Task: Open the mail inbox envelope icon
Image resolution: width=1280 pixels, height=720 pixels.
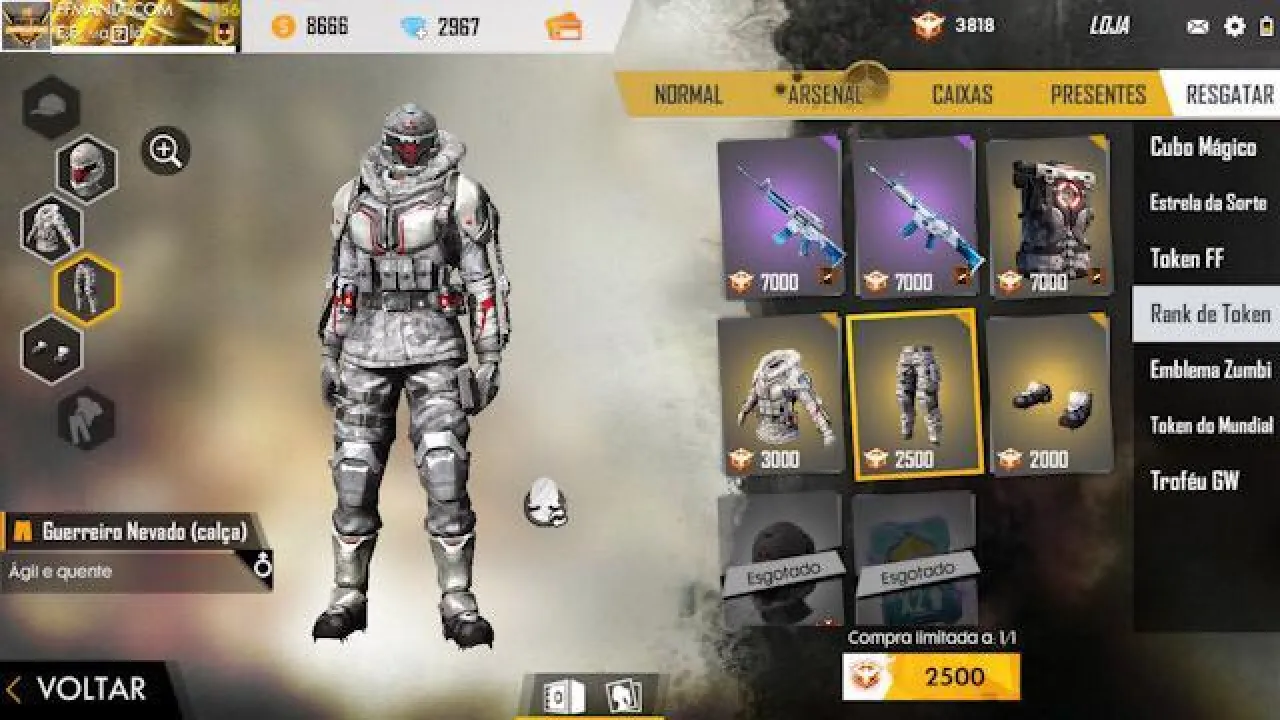Action: pyautogui.click(x=1196, y=27)
